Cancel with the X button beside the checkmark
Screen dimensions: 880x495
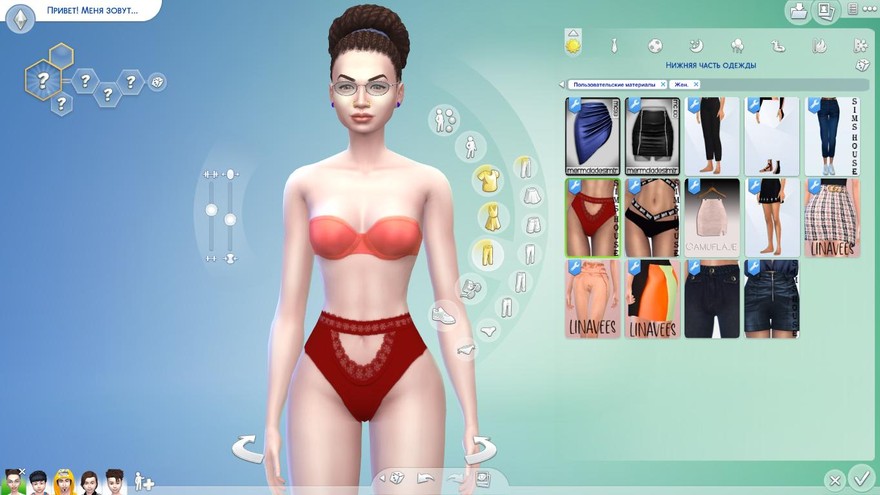[x=834, y=480]
